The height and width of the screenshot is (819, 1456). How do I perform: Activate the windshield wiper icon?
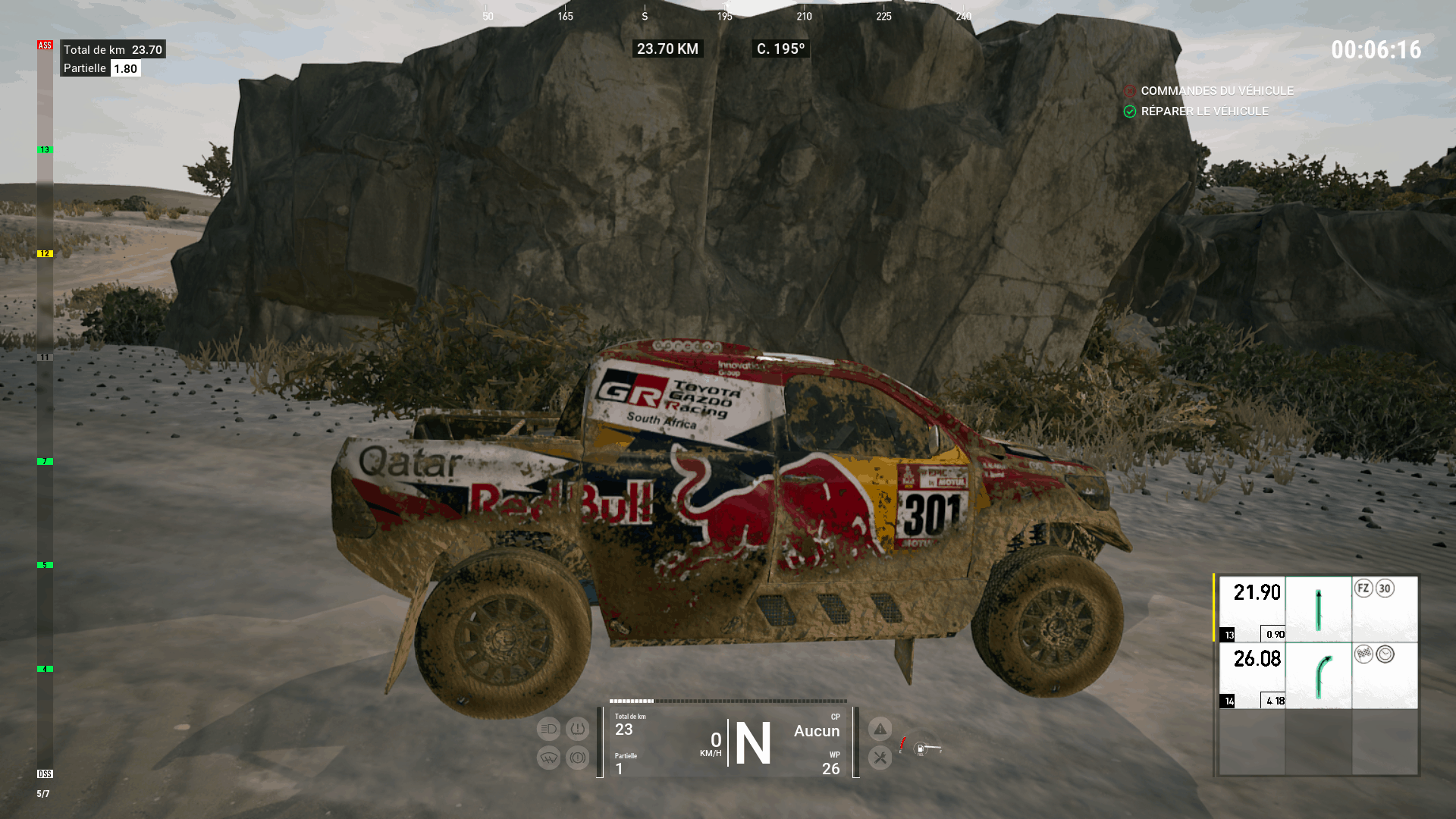(x=548, y=758)
